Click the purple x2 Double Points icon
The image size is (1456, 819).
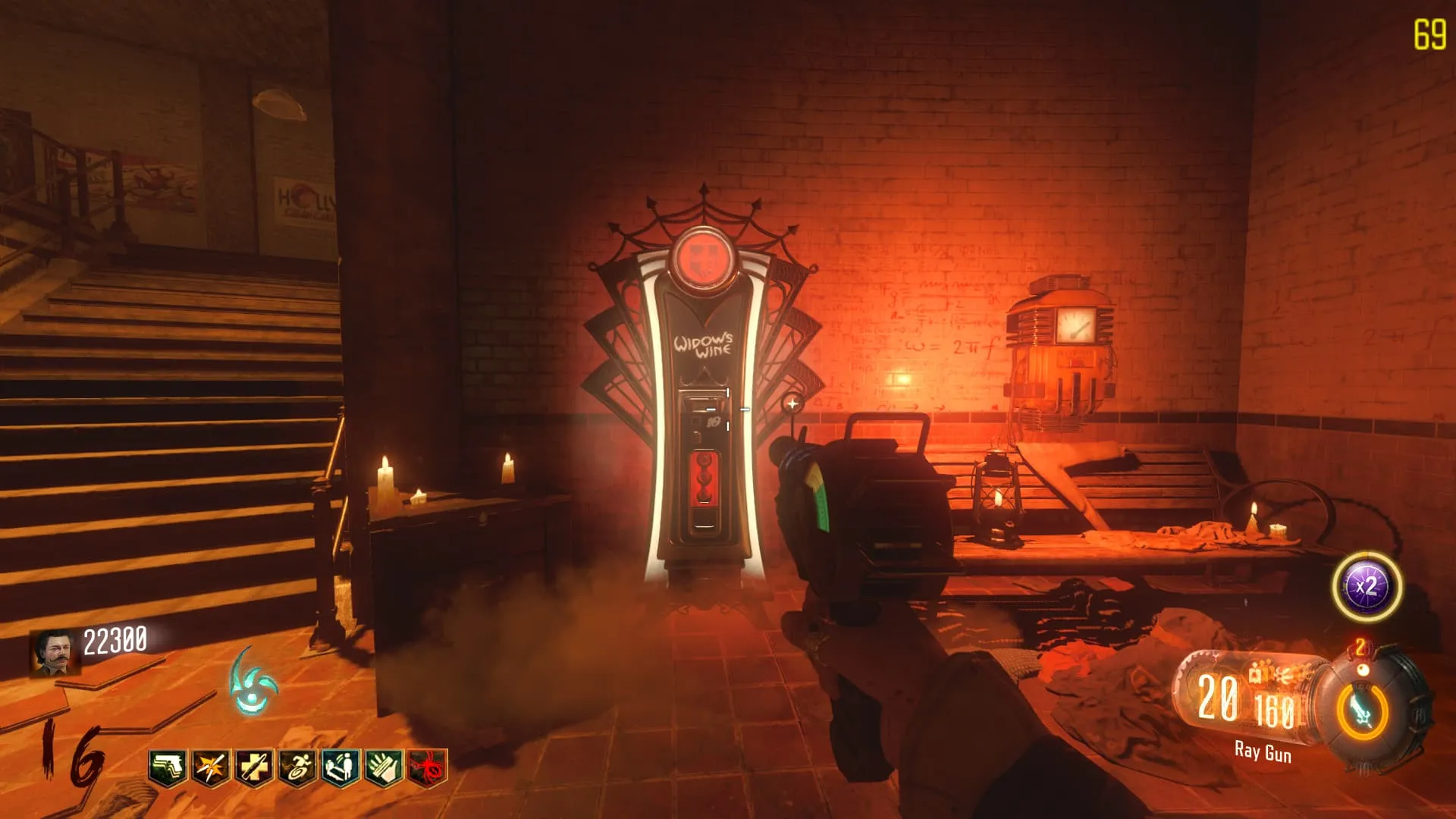point(1367,587)
